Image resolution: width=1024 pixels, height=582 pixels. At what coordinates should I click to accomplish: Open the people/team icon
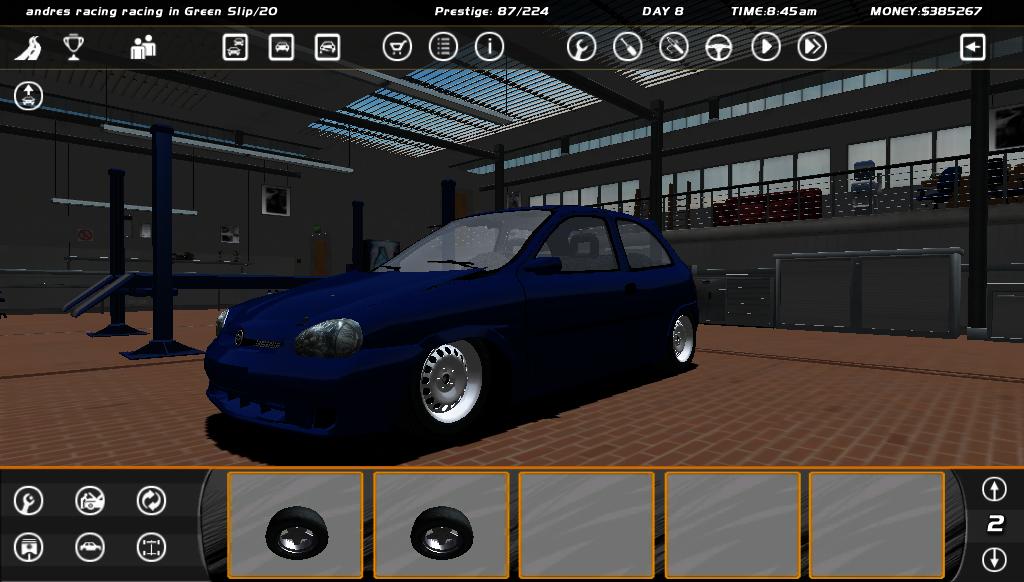[x=143, y=47]
